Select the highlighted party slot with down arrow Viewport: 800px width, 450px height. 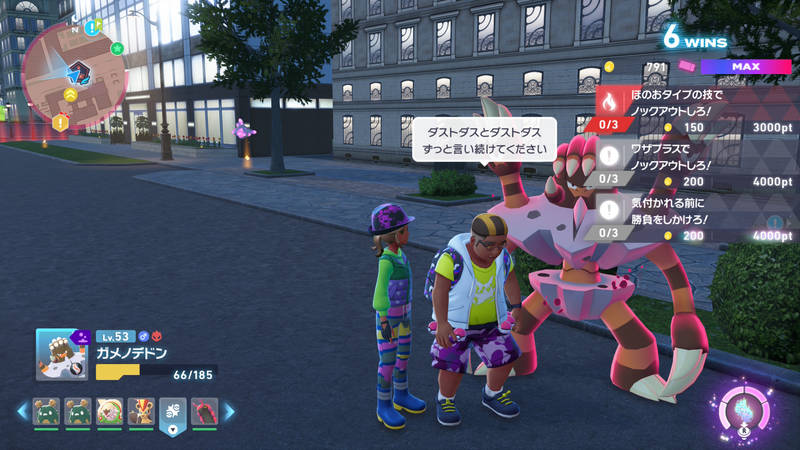coord(171,414)
